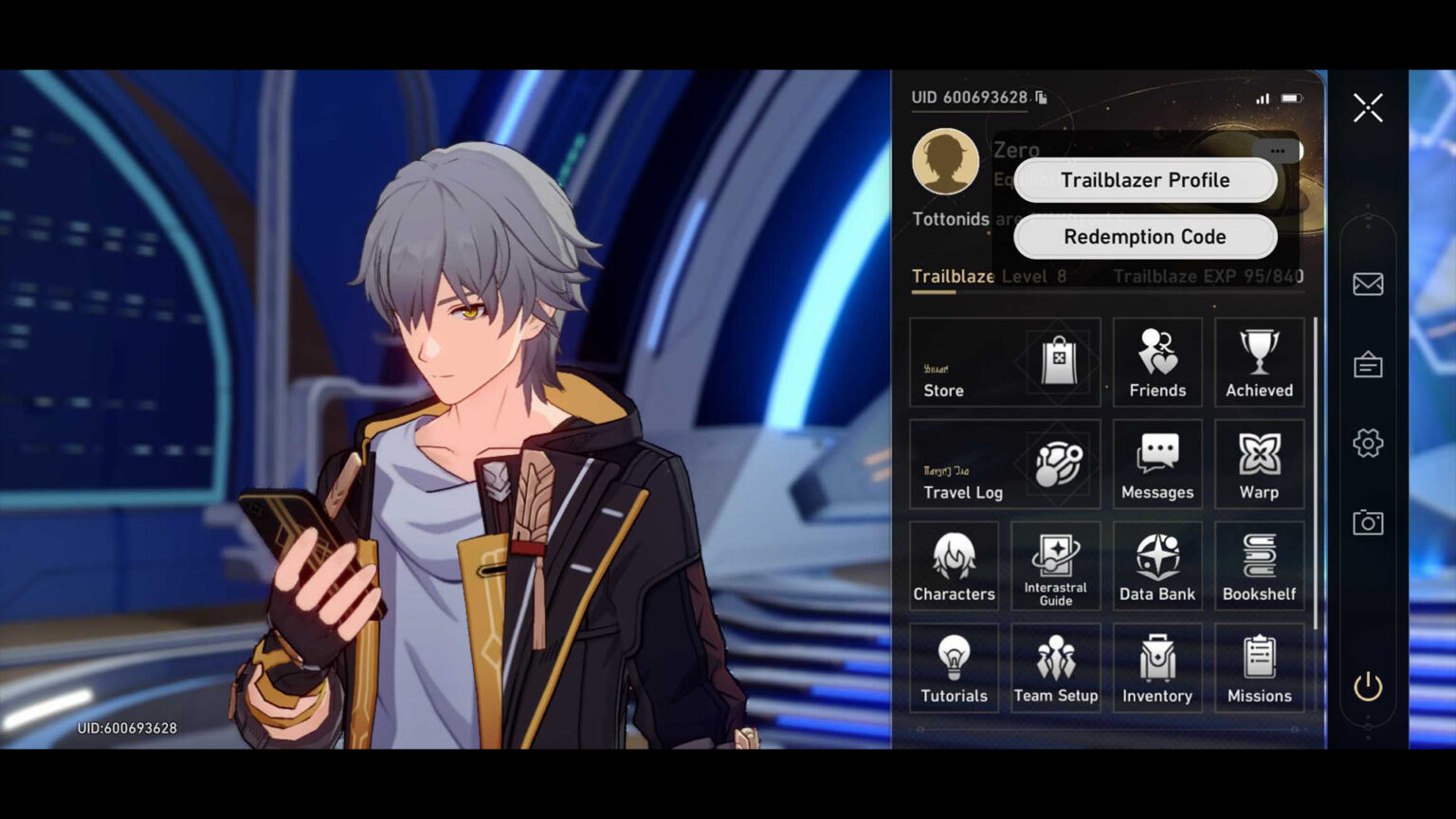The image size is (1456, 819).
Task: Open the Interastral Guide
Action: 1055,566
